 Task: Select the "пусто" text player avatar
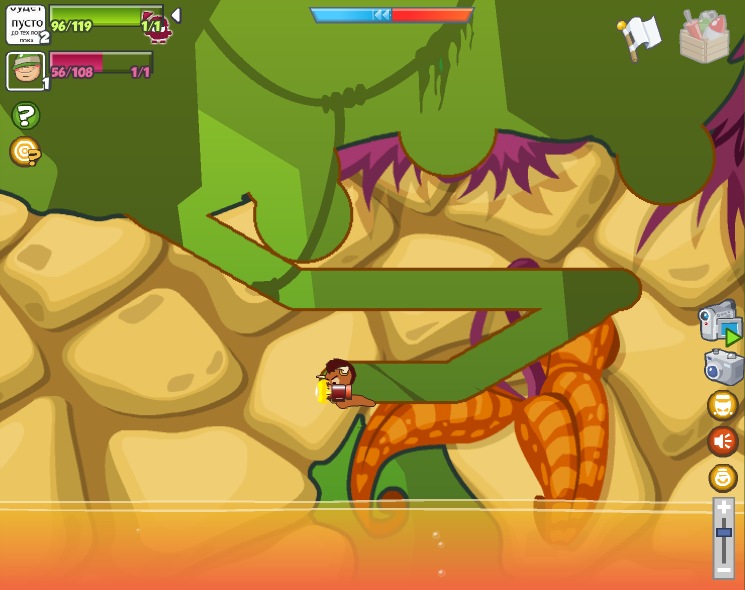(x=25, y=23)
